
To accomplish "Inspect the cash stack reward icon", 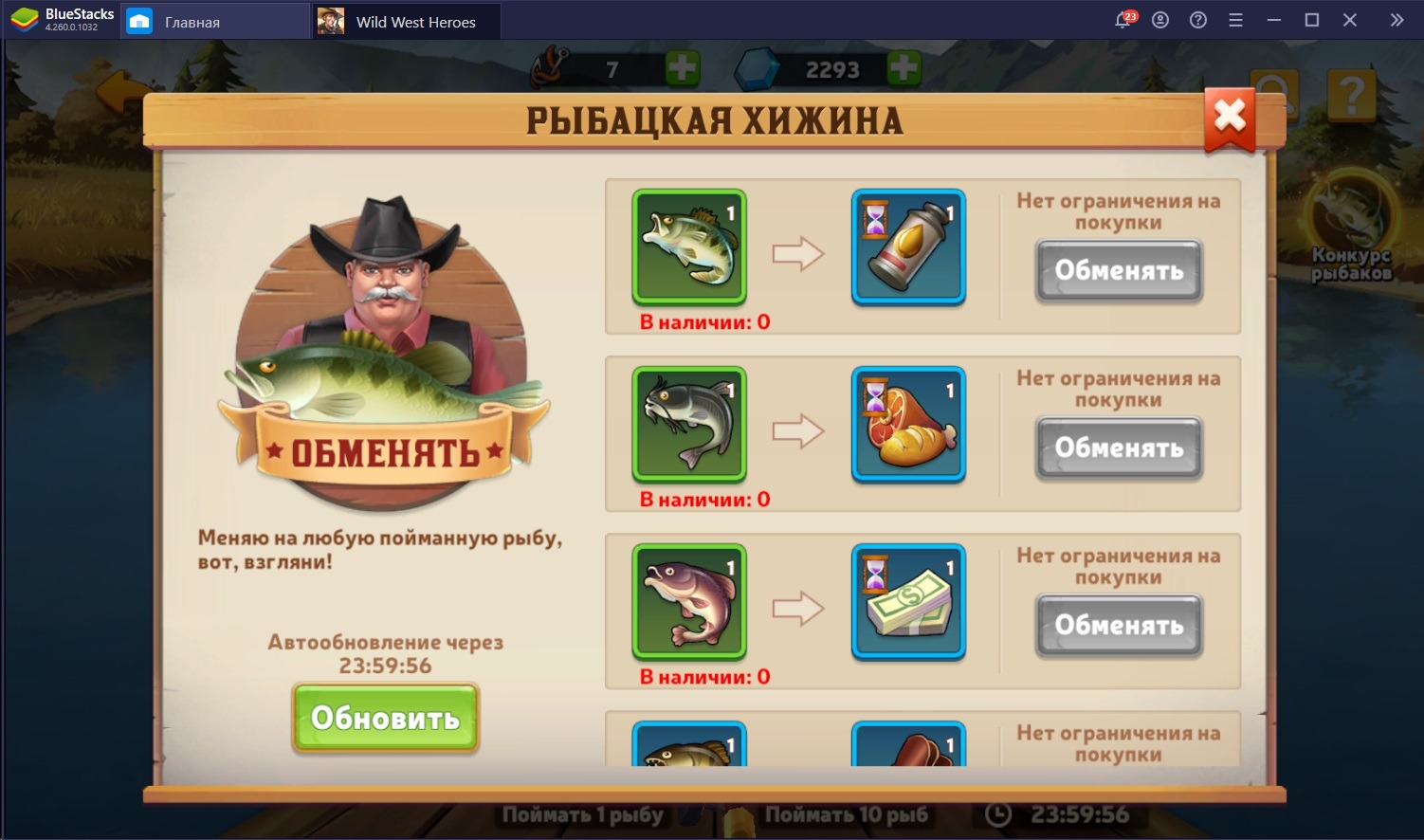I will 908,601.
